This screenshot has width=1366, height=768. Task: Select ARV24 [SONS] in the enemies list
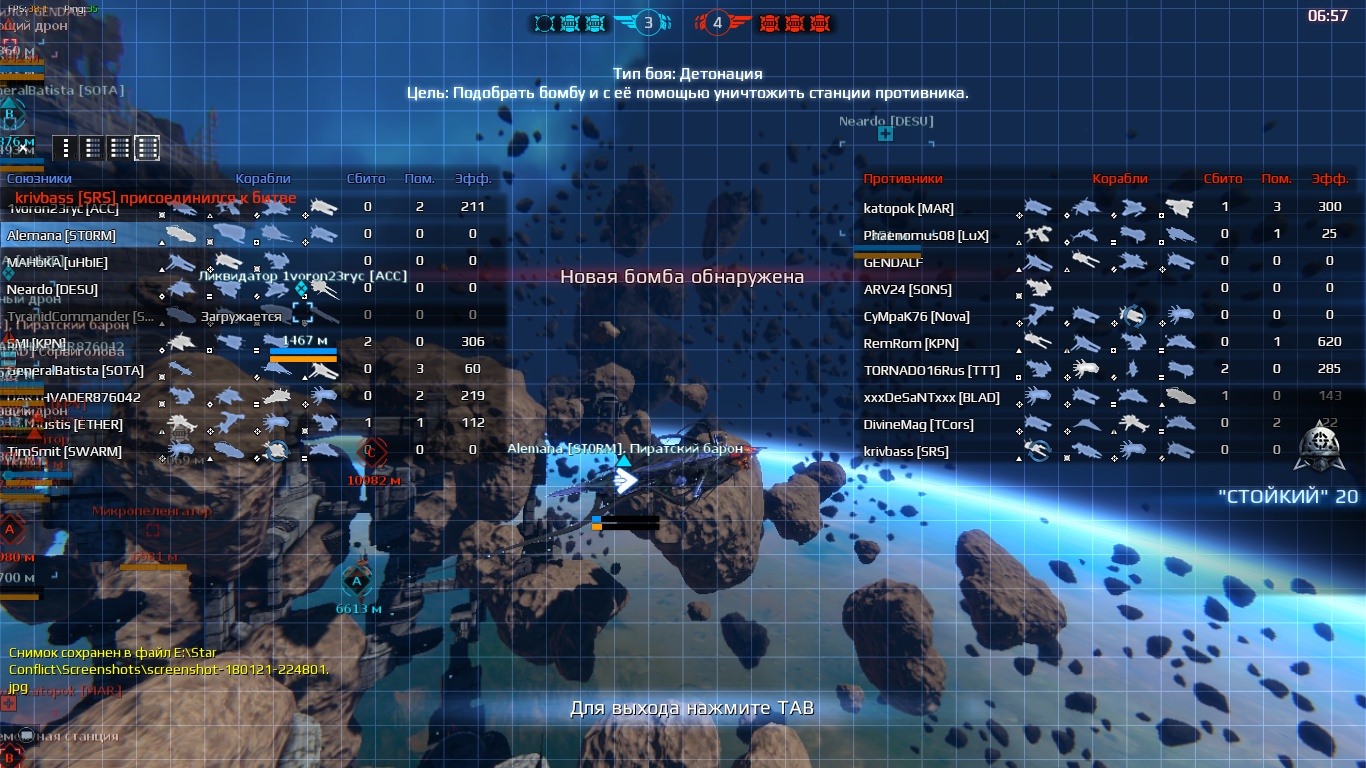click(x=907, y=289)
